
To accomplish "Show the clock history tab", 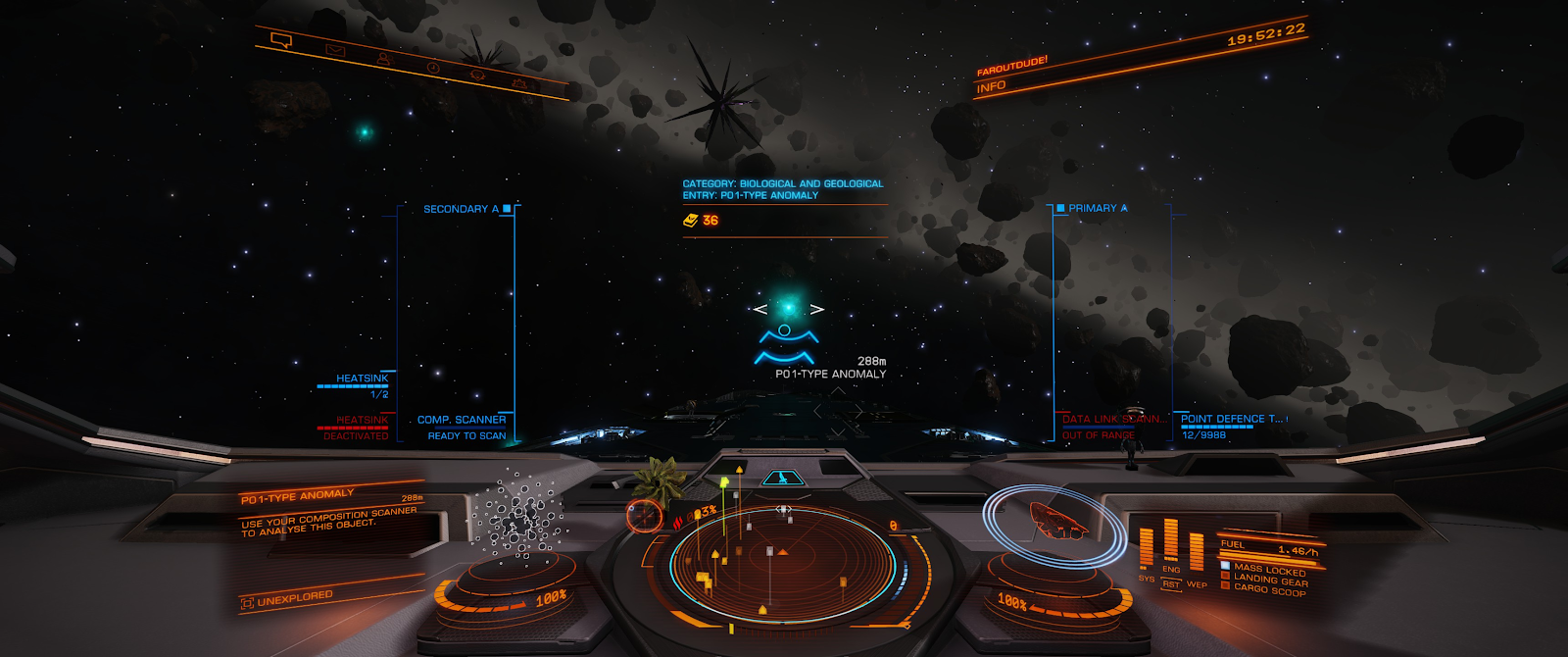I will tap(433, 68).
